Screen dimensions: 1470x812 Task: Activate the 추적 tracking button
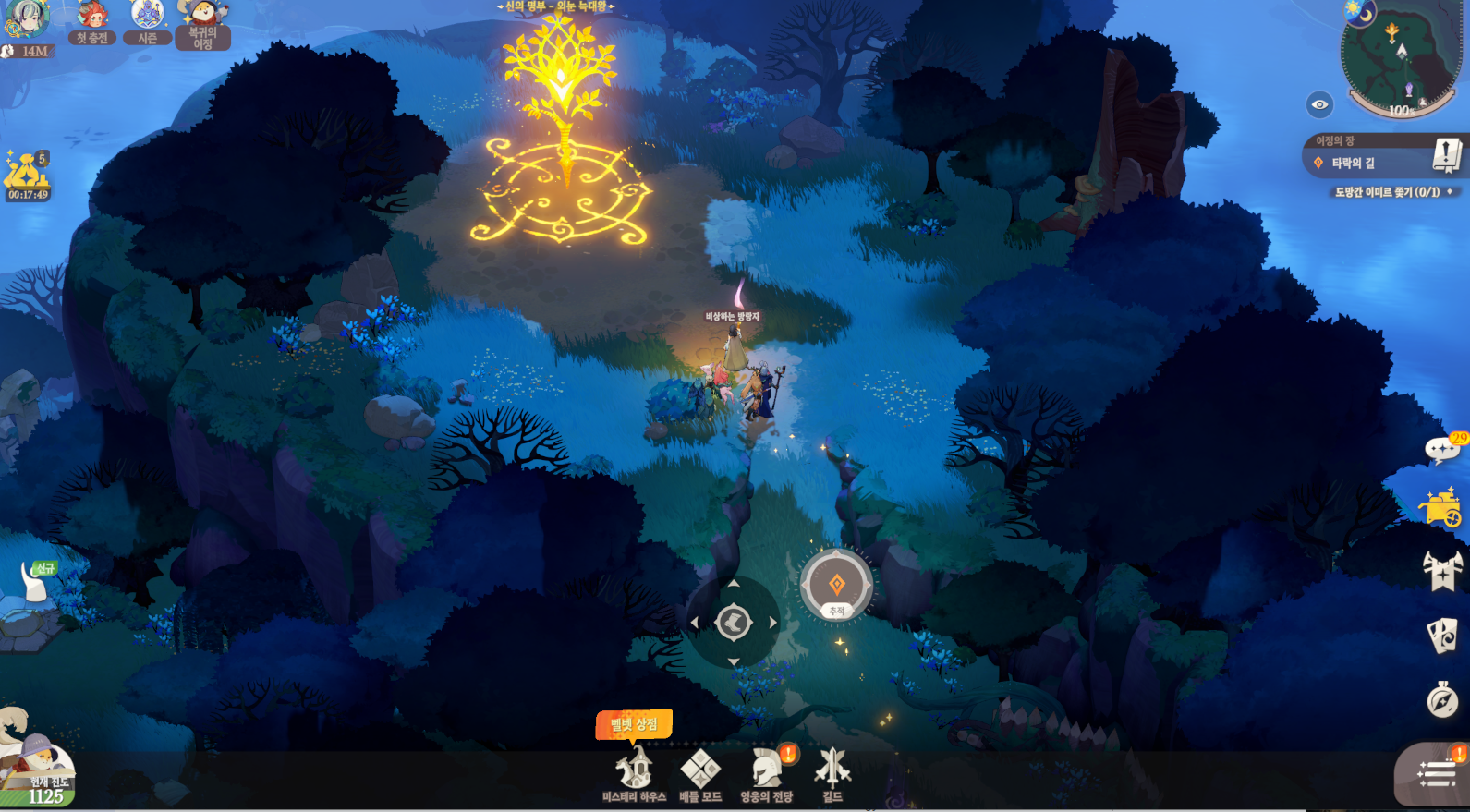836,586
